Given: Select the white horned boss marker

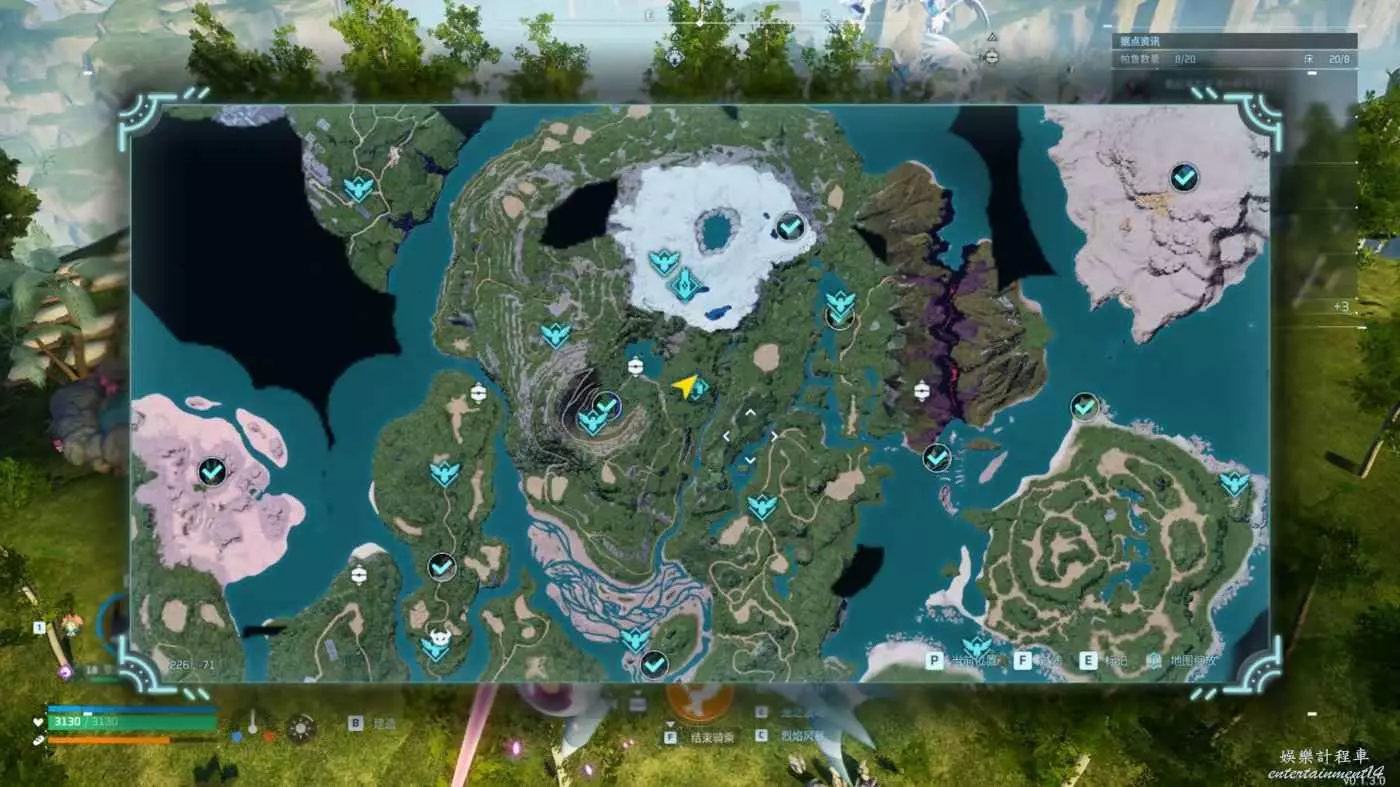Looking at the screenshot, I should tap(437, 636).
